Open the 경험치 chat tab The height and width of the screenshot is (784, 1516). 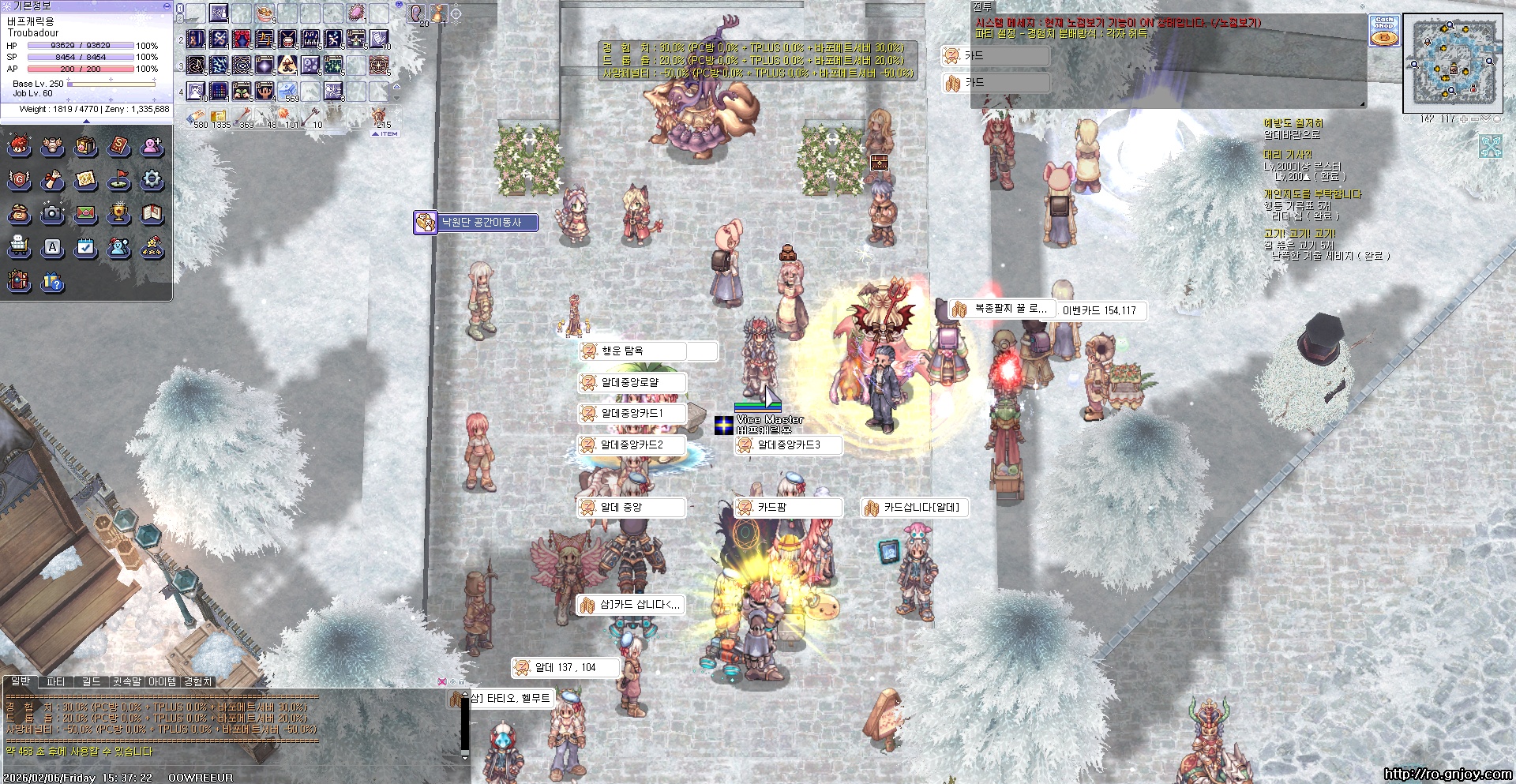coord(197,681)
